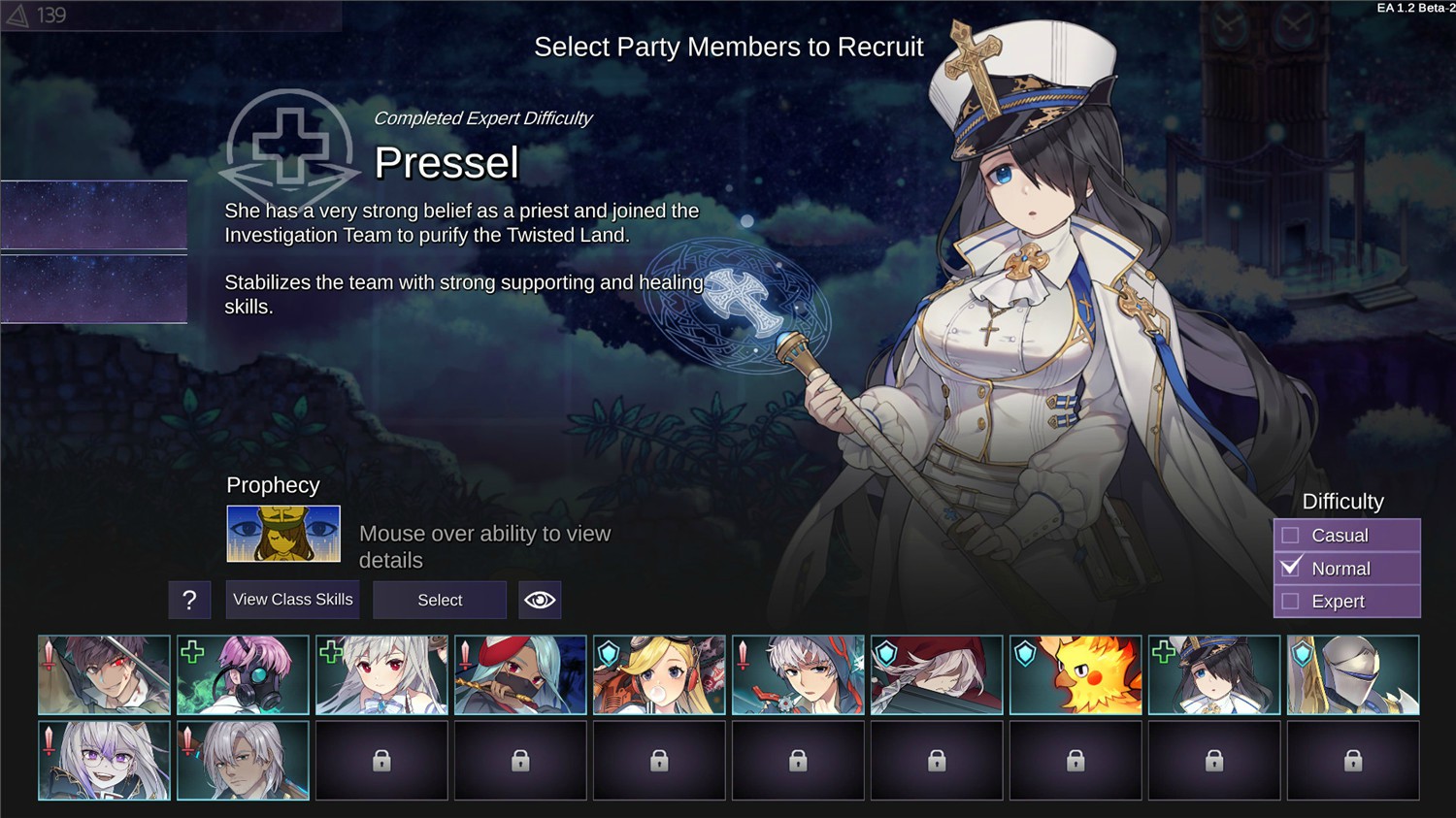Select the gas-mask character portrait
Screen dimensions: 1456x818
click(245, 674)
